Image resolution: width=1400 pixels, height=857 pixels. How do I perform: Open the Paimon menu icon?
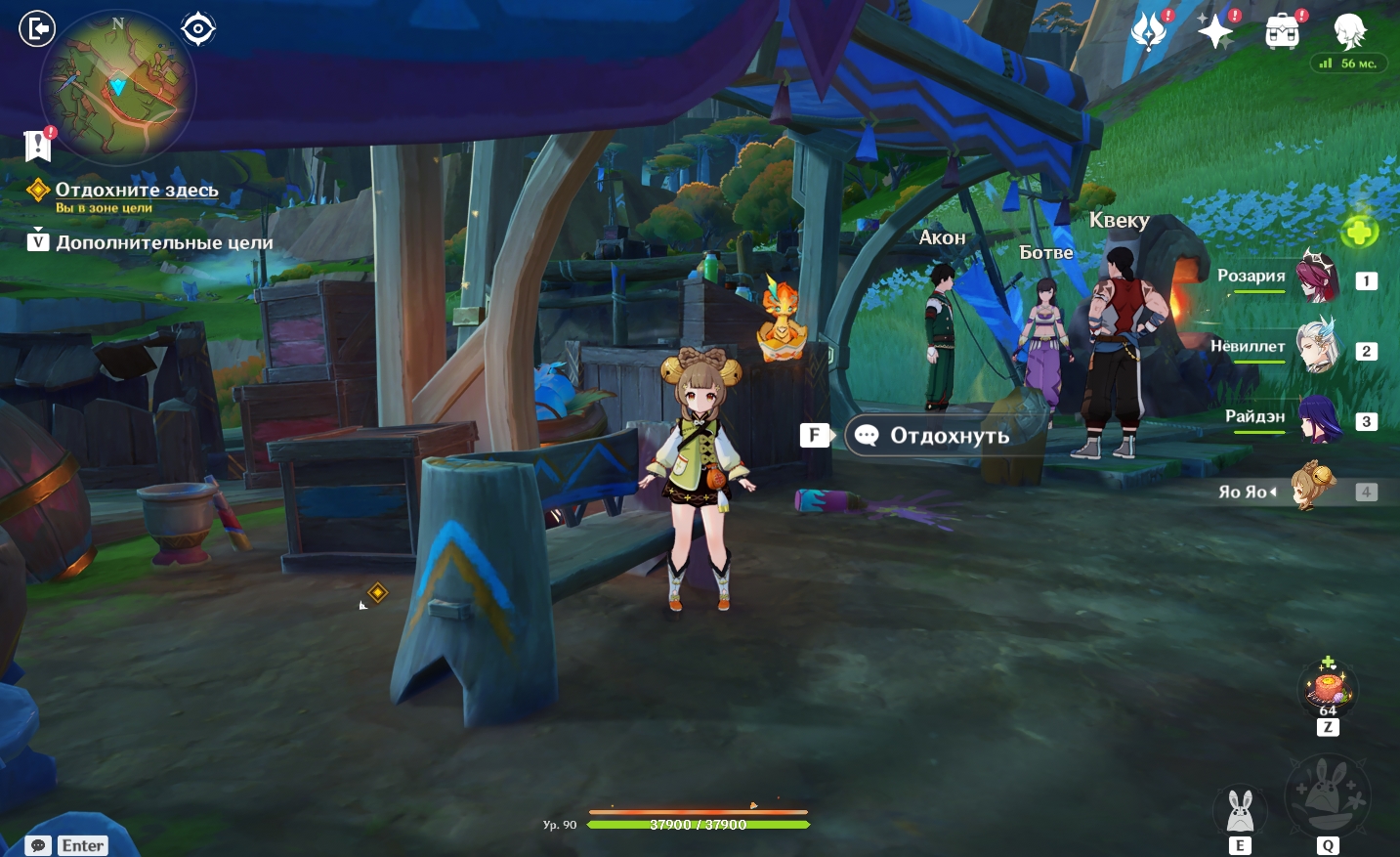1350,31
